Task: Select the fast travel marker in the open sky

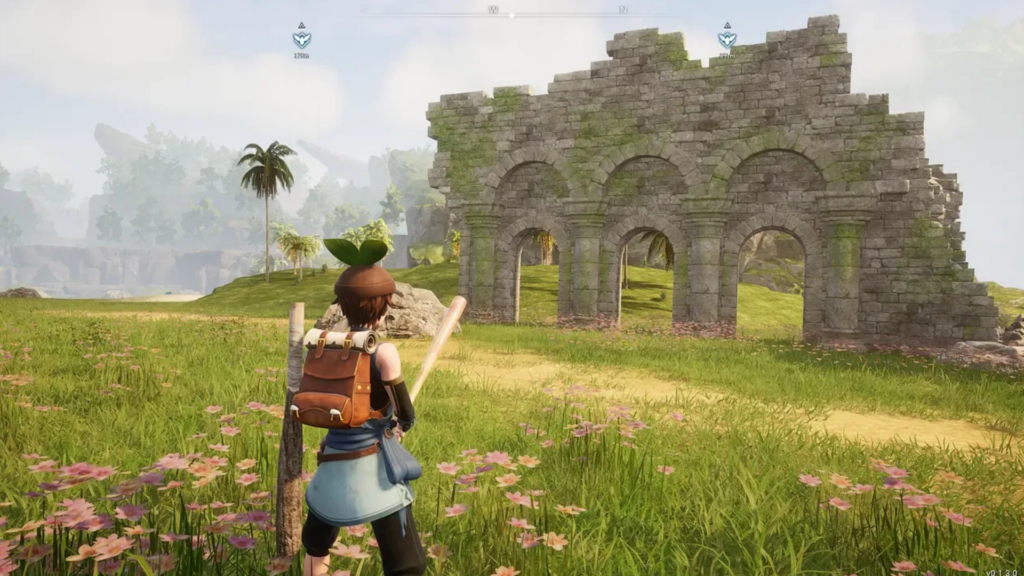Action: [301, 38]
